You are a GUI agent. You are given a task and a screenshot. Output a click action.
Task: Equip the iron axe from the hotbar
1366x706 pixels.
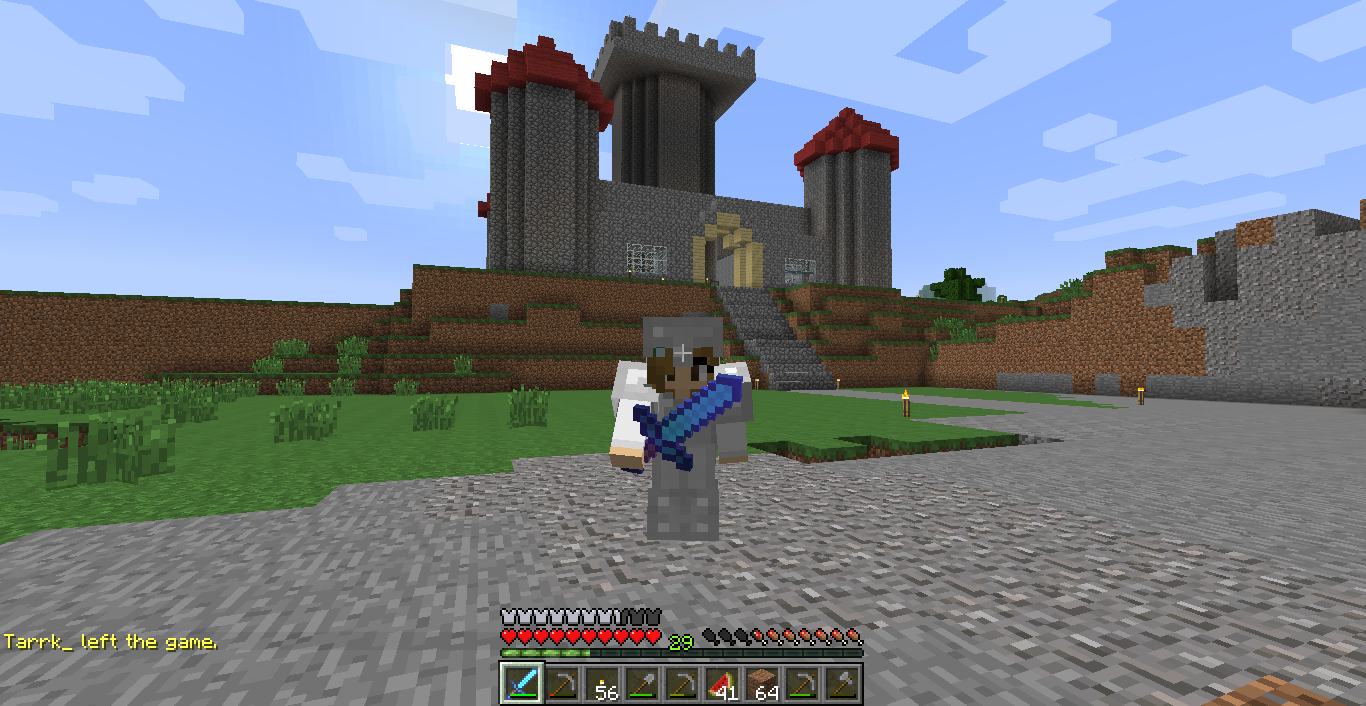click(842, 682)
